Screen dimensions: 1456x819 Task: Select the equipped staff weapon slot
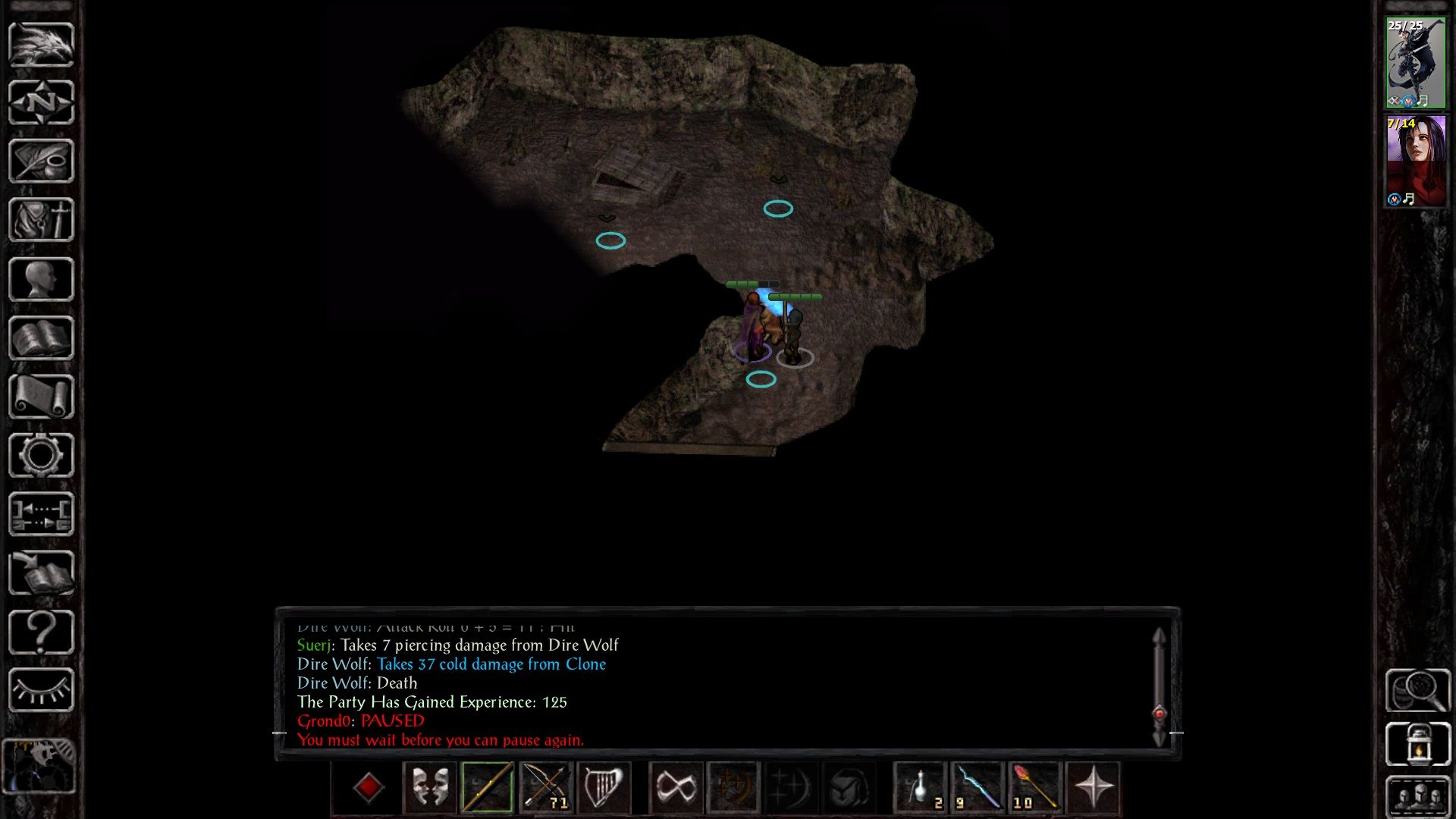(487, 787)
